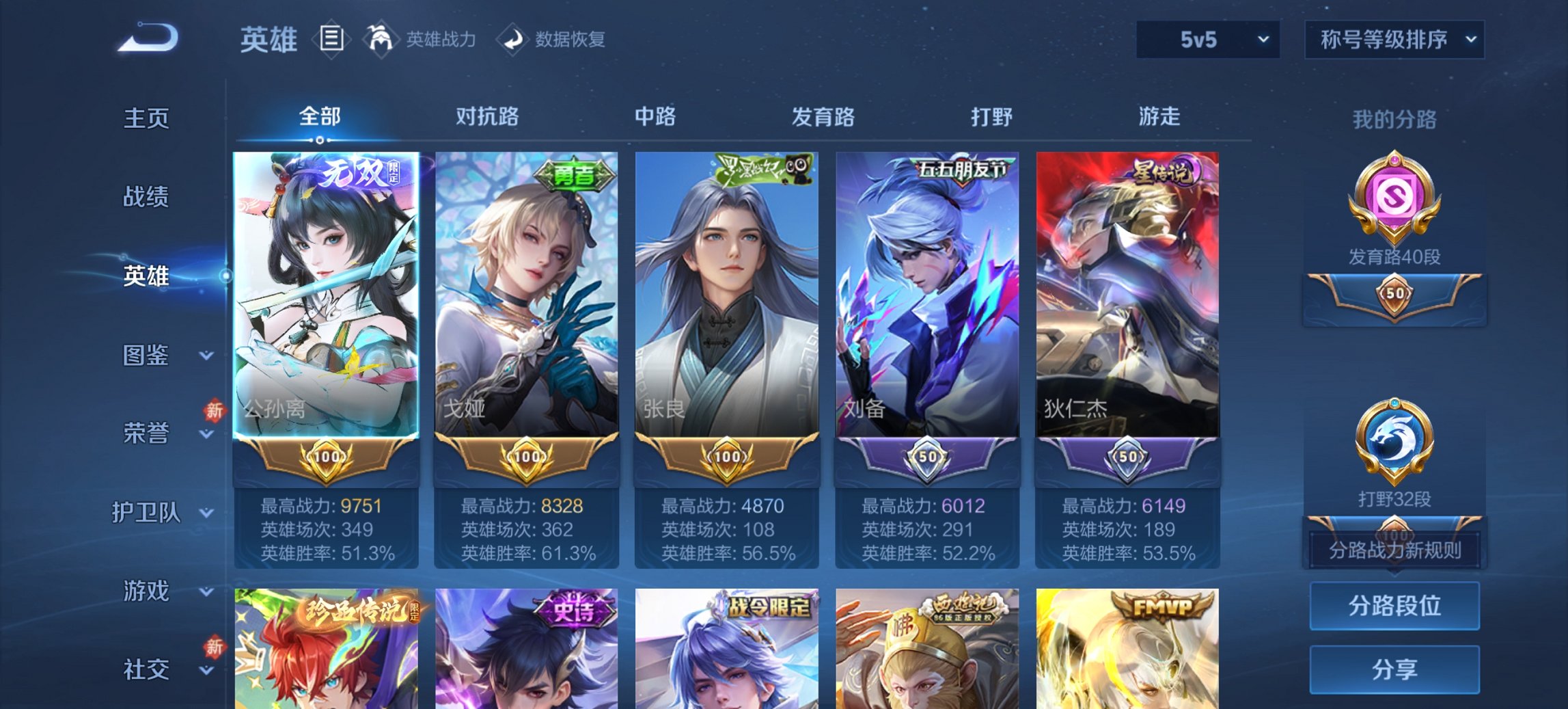This screenshot has height=709, width=1568.
Task: Click the 分享 share button
Action: point(1394,671)
